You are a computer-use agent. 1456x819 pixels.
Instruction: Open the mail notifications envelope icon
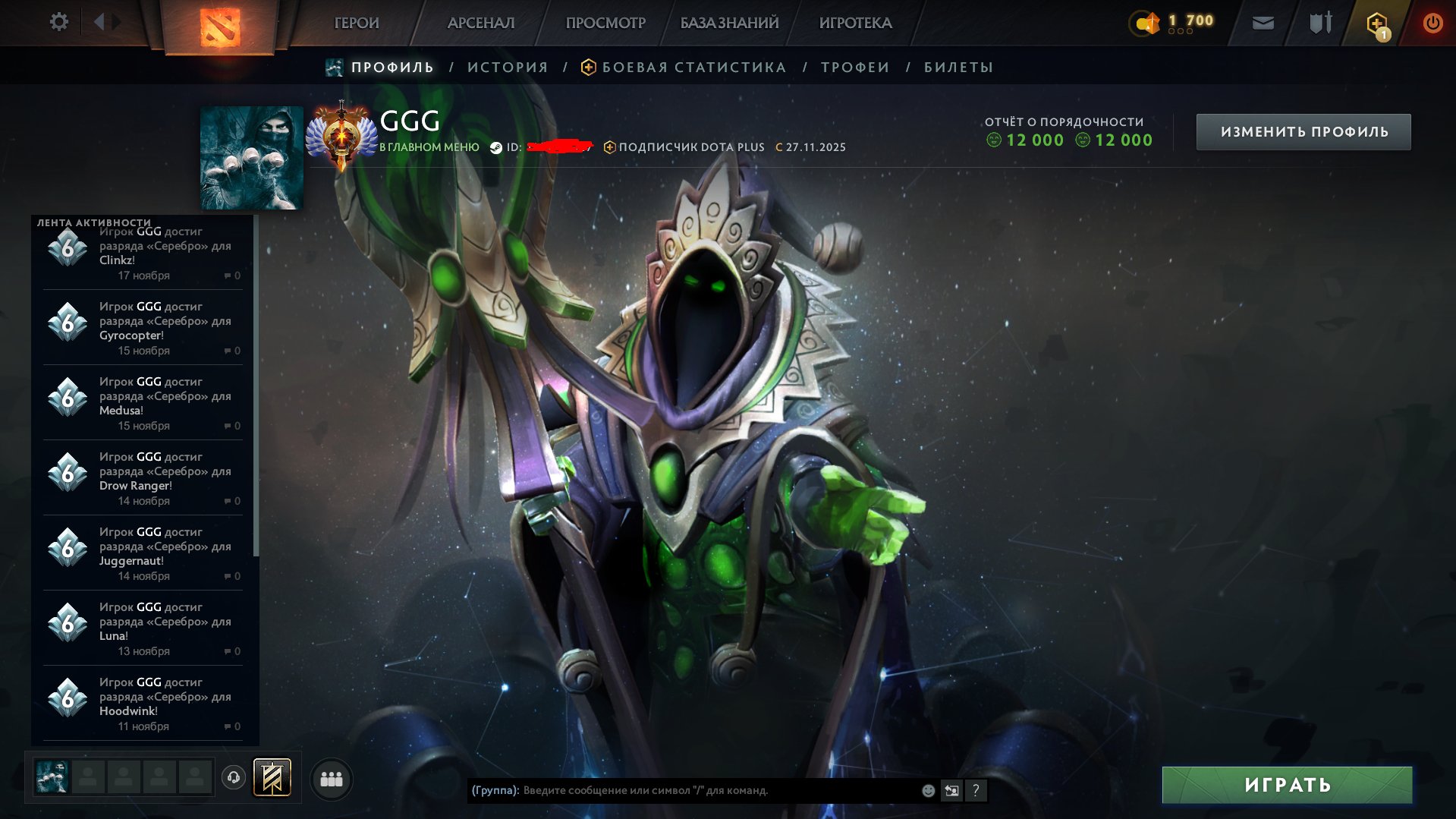tap(1263, 22)
